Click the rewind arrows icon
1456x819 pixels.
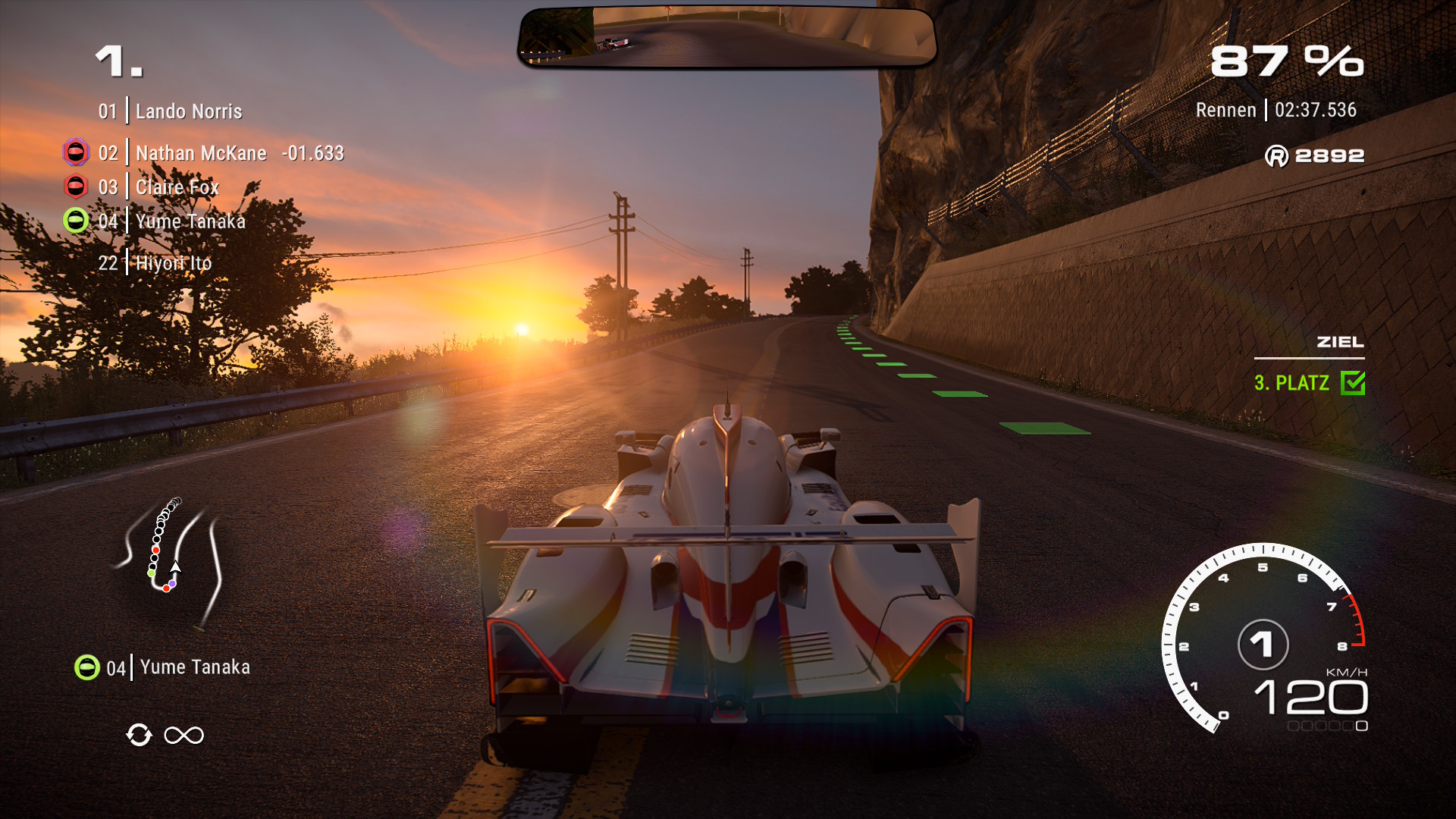[x=139, y=735]
